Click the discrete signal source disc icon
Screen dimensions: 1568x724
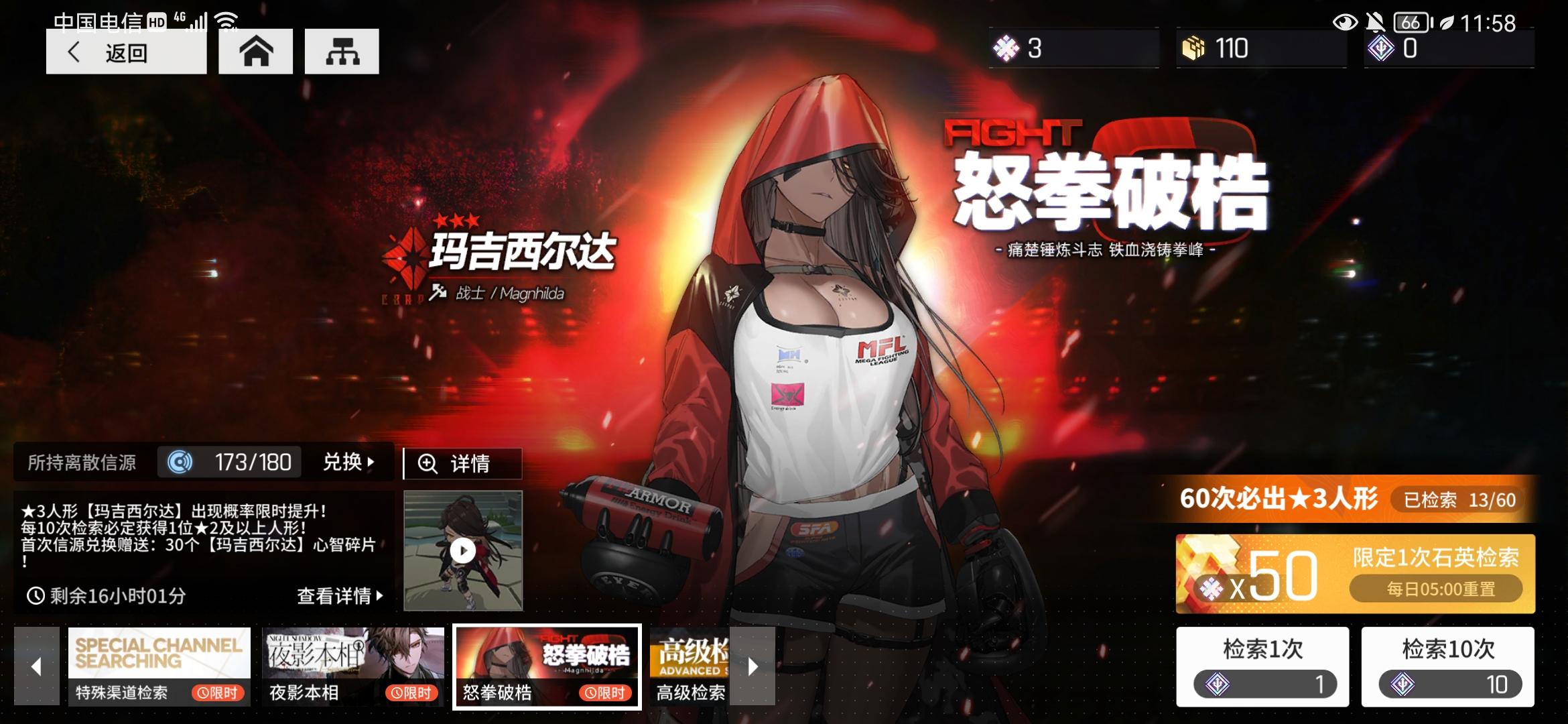point(180,462)
